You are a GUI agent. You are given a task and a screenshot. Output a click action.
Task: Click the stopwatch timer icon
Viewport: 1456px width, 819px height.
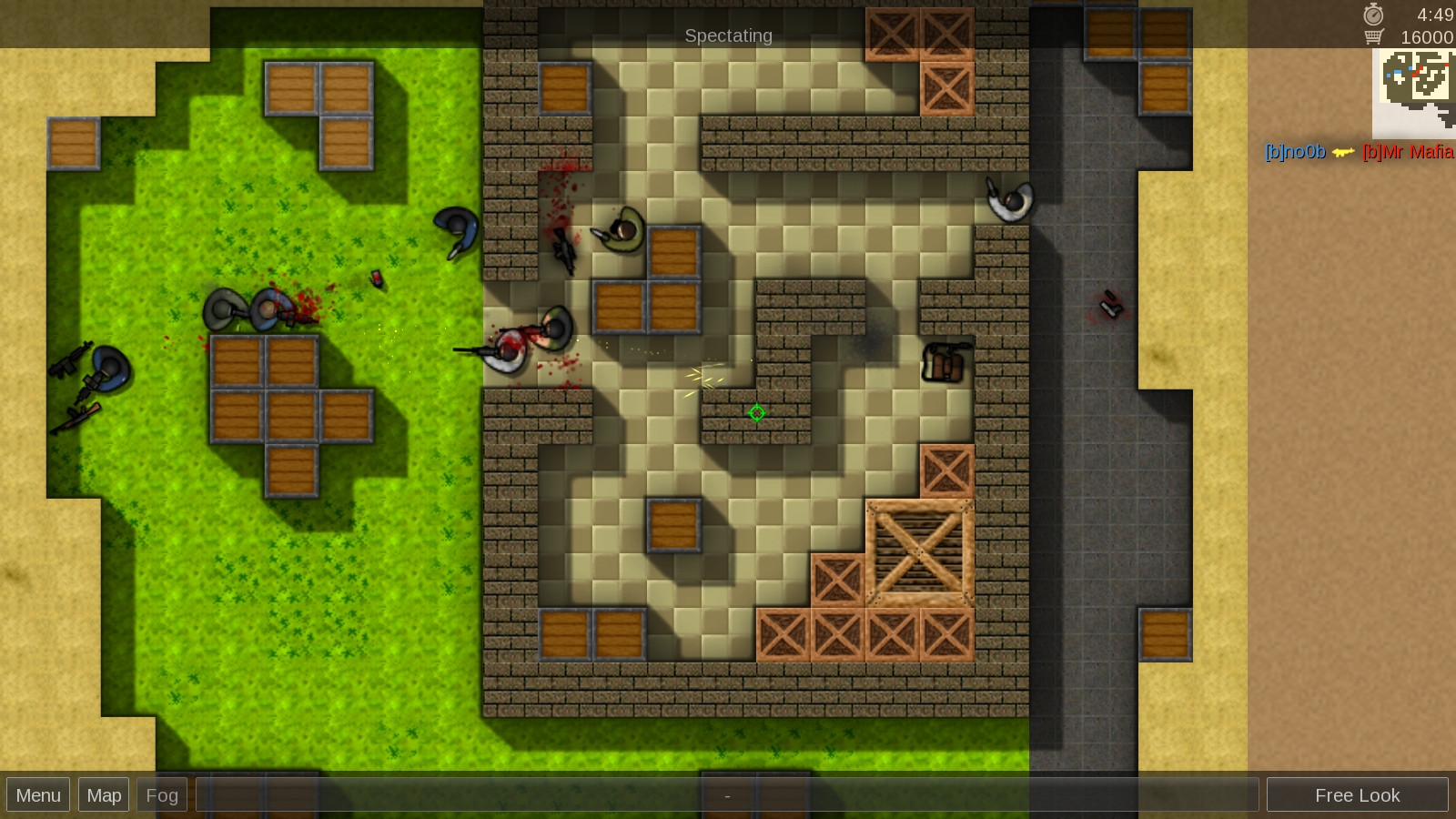1372,15
